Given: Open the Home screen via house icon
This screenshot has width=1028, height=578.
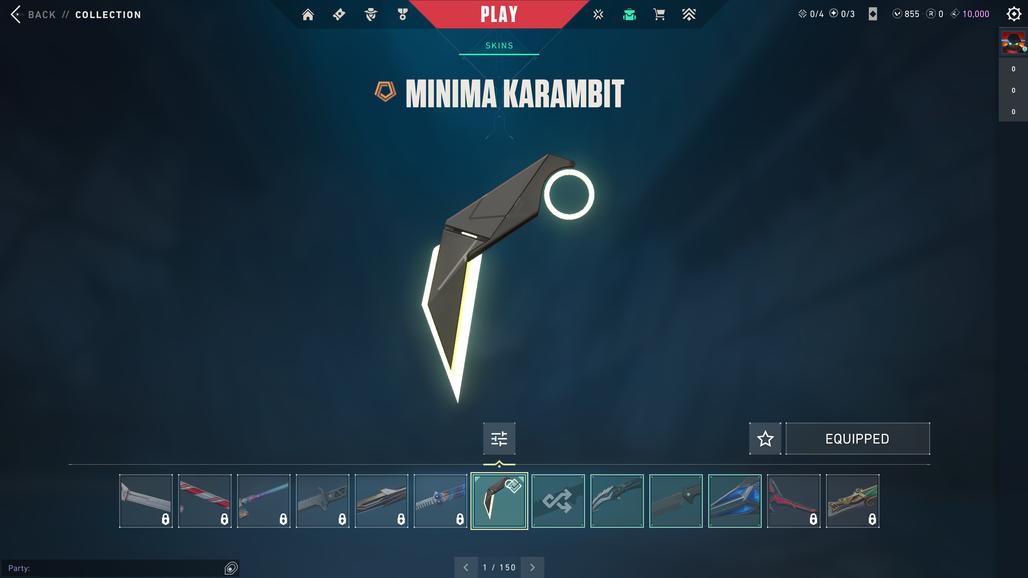Looking at the screenshot, I should [308, 15].
